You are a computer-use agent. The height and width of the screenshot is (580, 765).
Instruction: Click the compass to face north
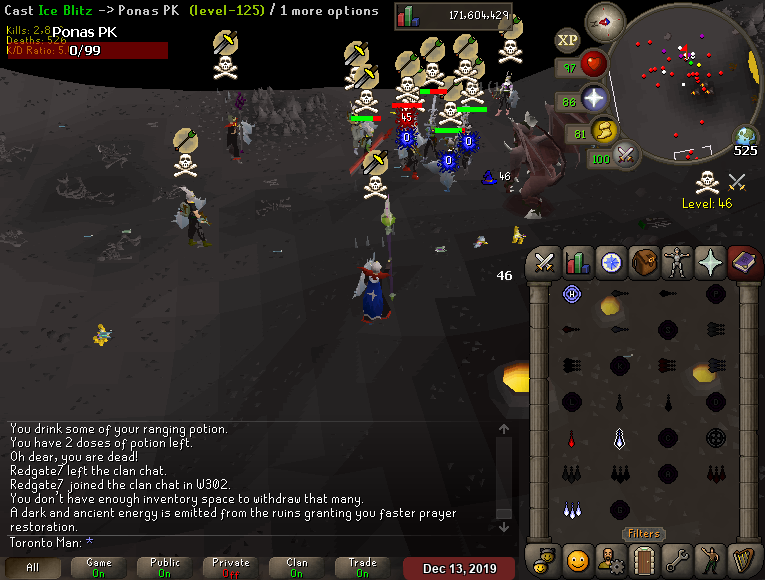point(604,19)
